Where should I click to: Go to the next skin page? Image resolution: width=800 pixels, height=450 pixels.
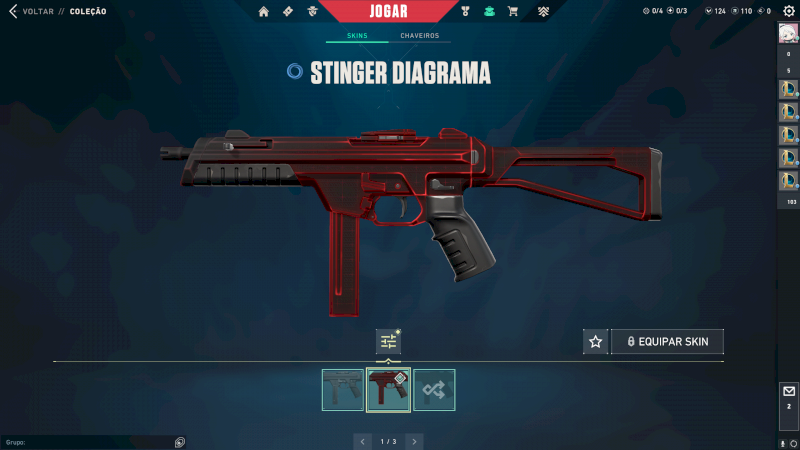(415, 441)
